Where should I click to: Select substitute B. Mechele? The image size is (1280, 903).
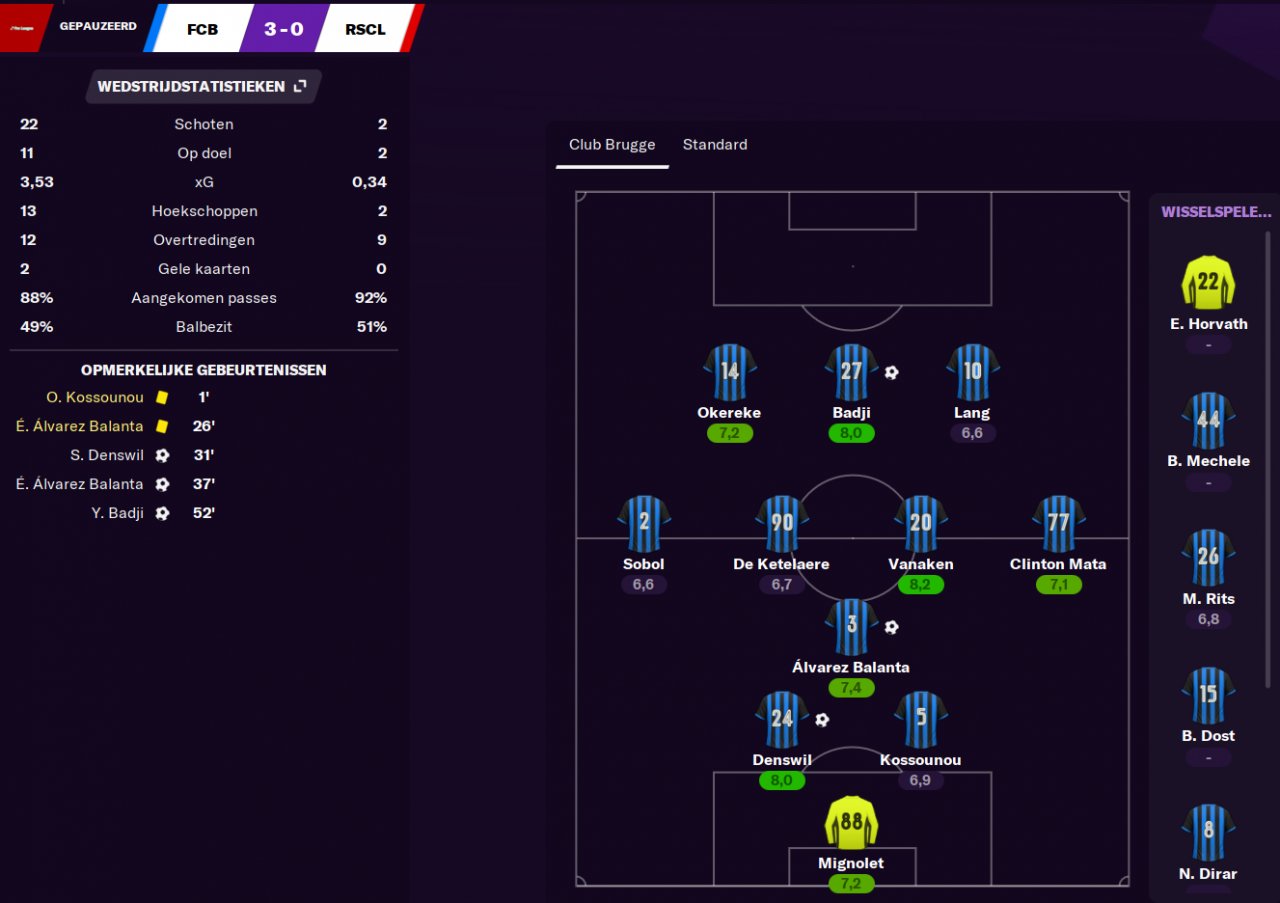[1208, 420]
